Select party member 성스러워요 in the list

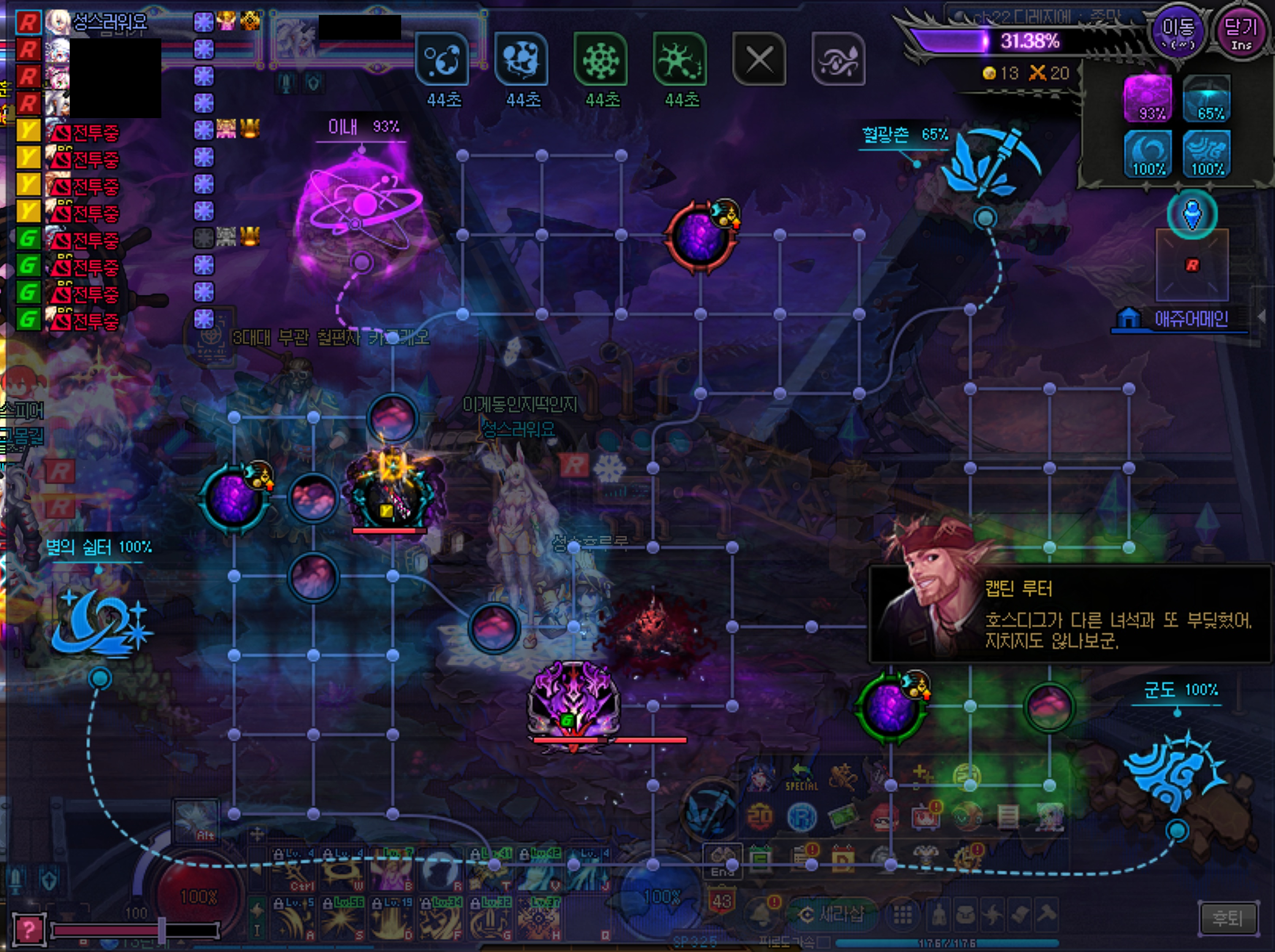point(108,22)
